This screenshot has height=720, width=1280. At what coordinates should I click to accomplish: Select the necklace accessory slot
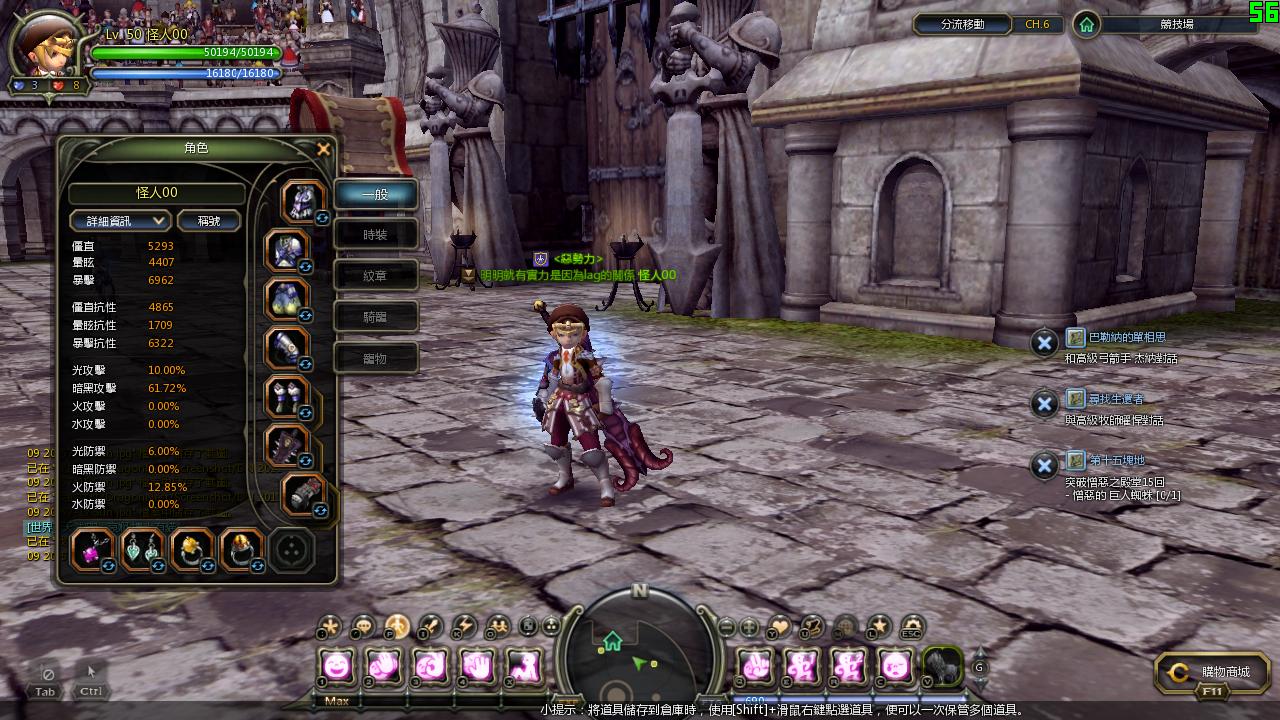tap(92, 550)
